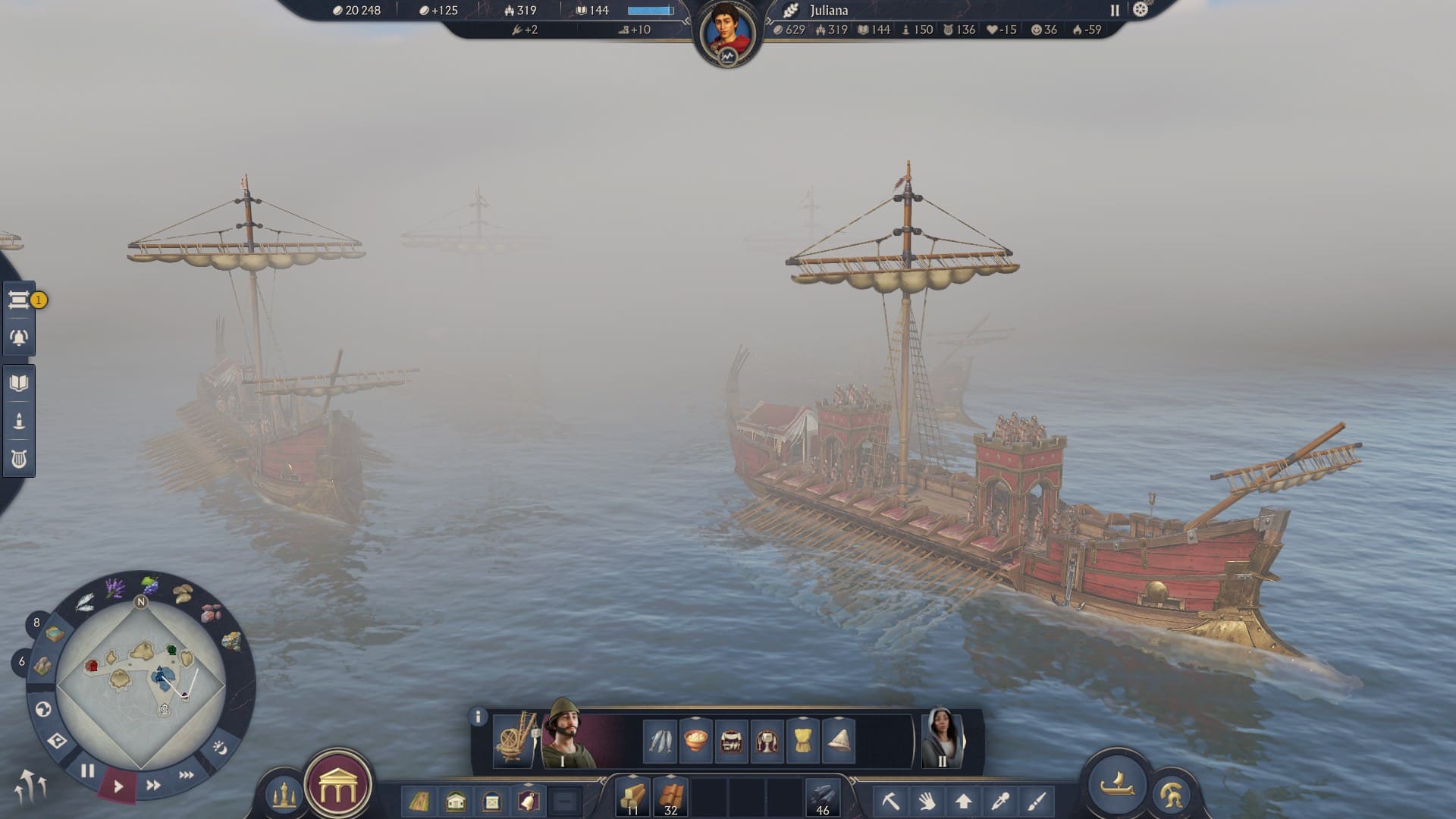Image resolution: width=1456 pixels, height=819 pixels.
Task: Open the scroll notifications with badge 1
Action: pyautogui.click(x=19, y=300)
